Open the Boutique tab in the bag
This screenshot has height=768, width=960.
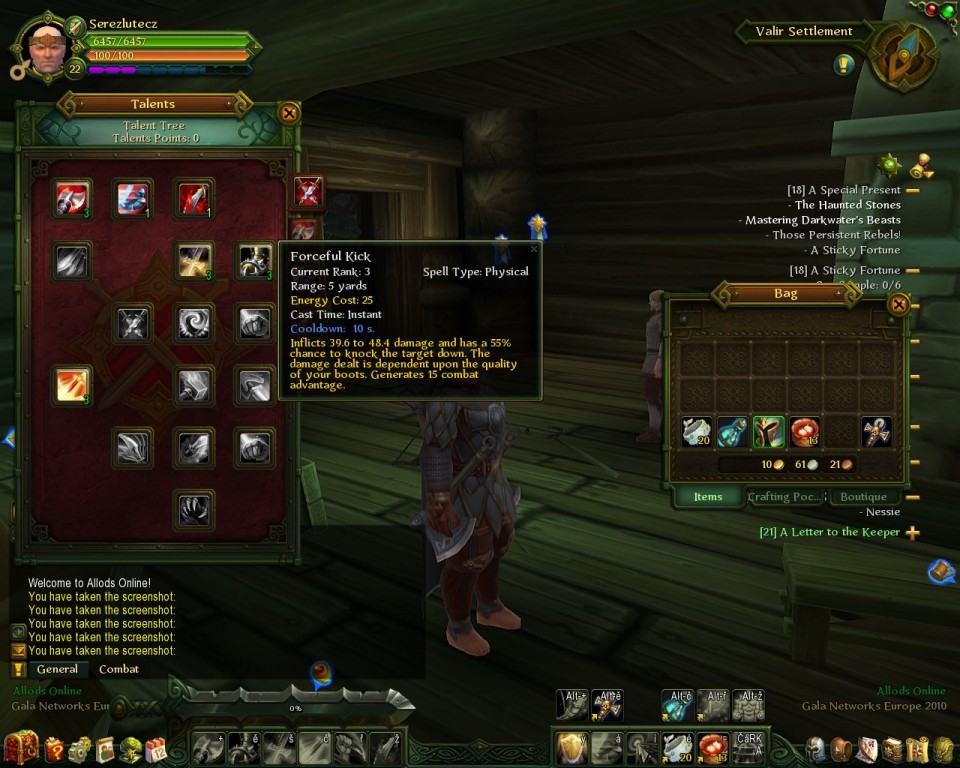click(863, 497)
